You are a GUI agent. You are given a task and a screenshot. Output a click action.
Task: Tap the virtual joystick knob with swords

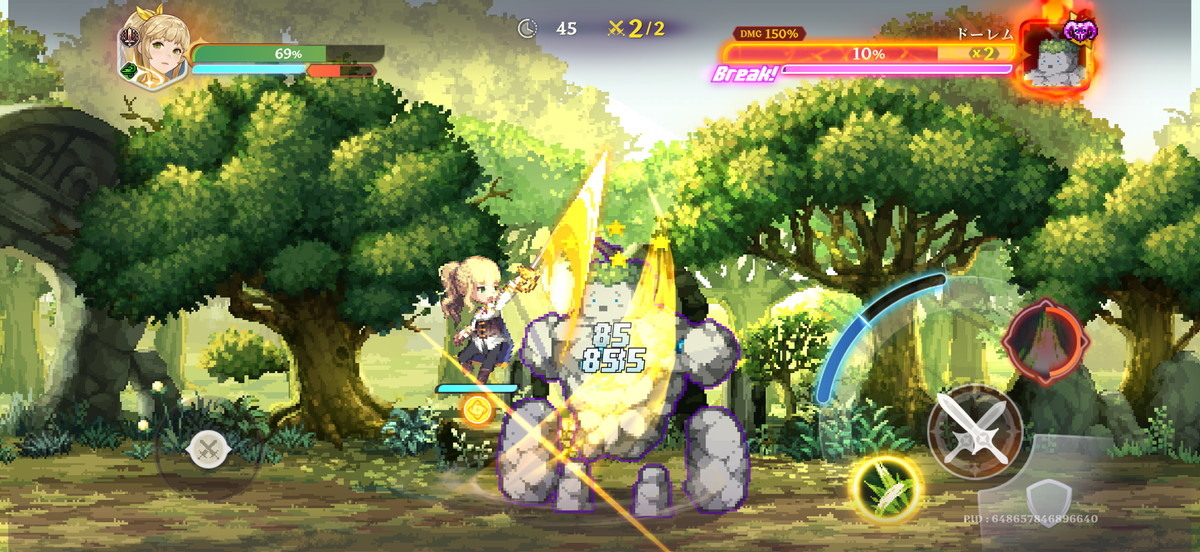click(208, 449)
